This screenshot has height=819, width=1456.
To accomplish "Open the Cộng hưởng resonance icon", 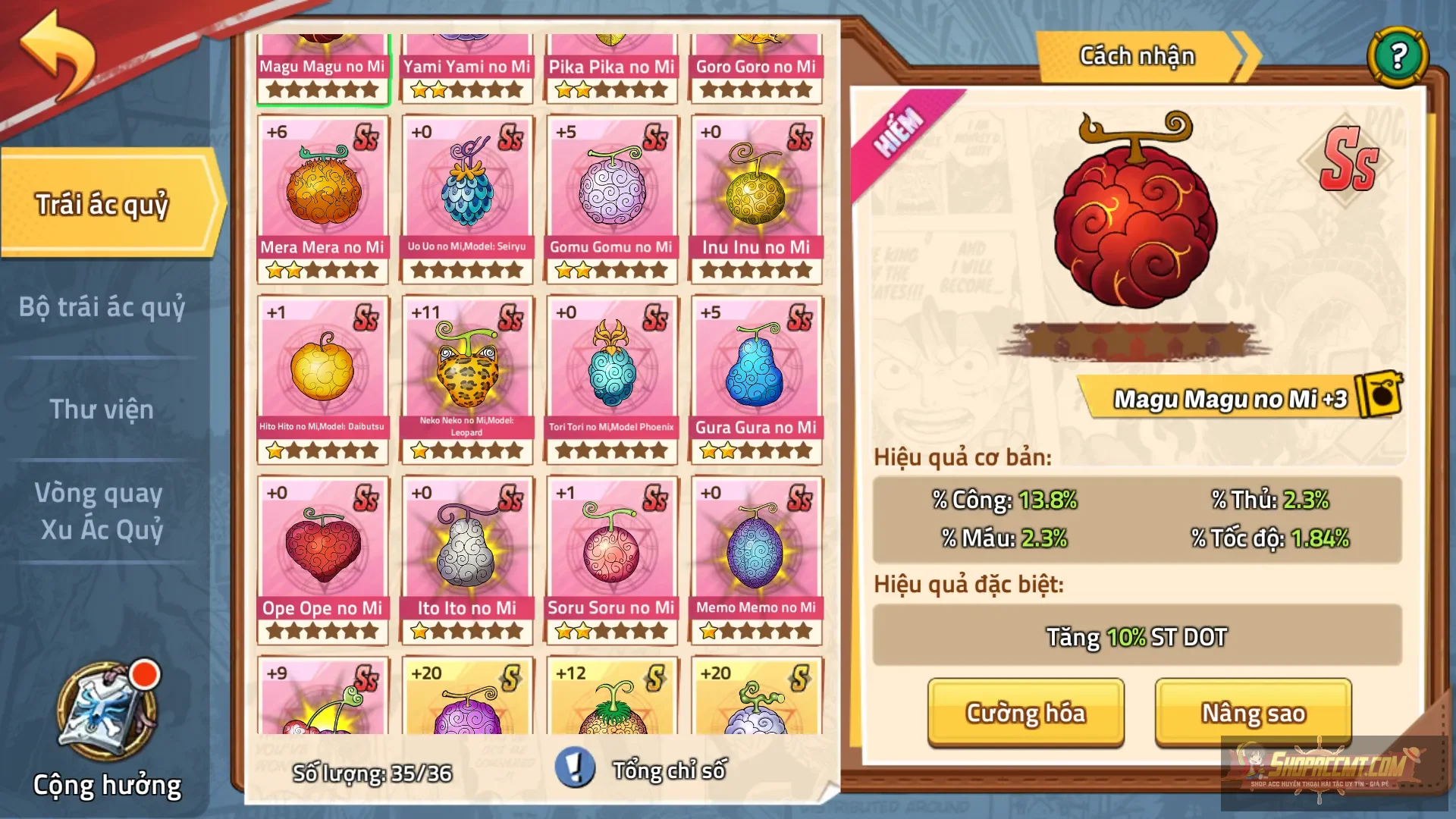I will 107,717.
